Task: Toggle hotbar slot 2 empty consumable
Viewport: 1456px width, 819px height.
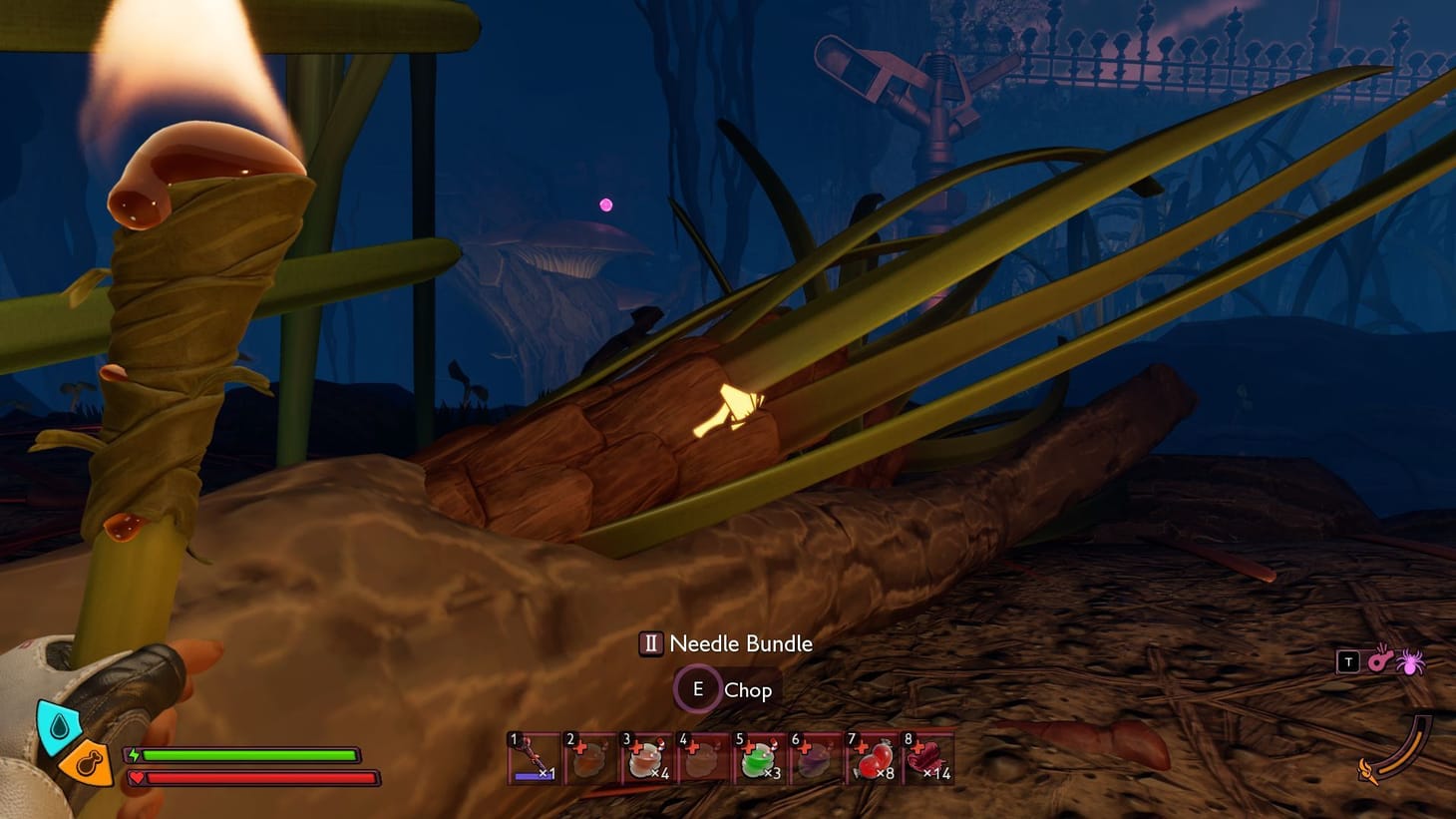Action: point(587,760)
